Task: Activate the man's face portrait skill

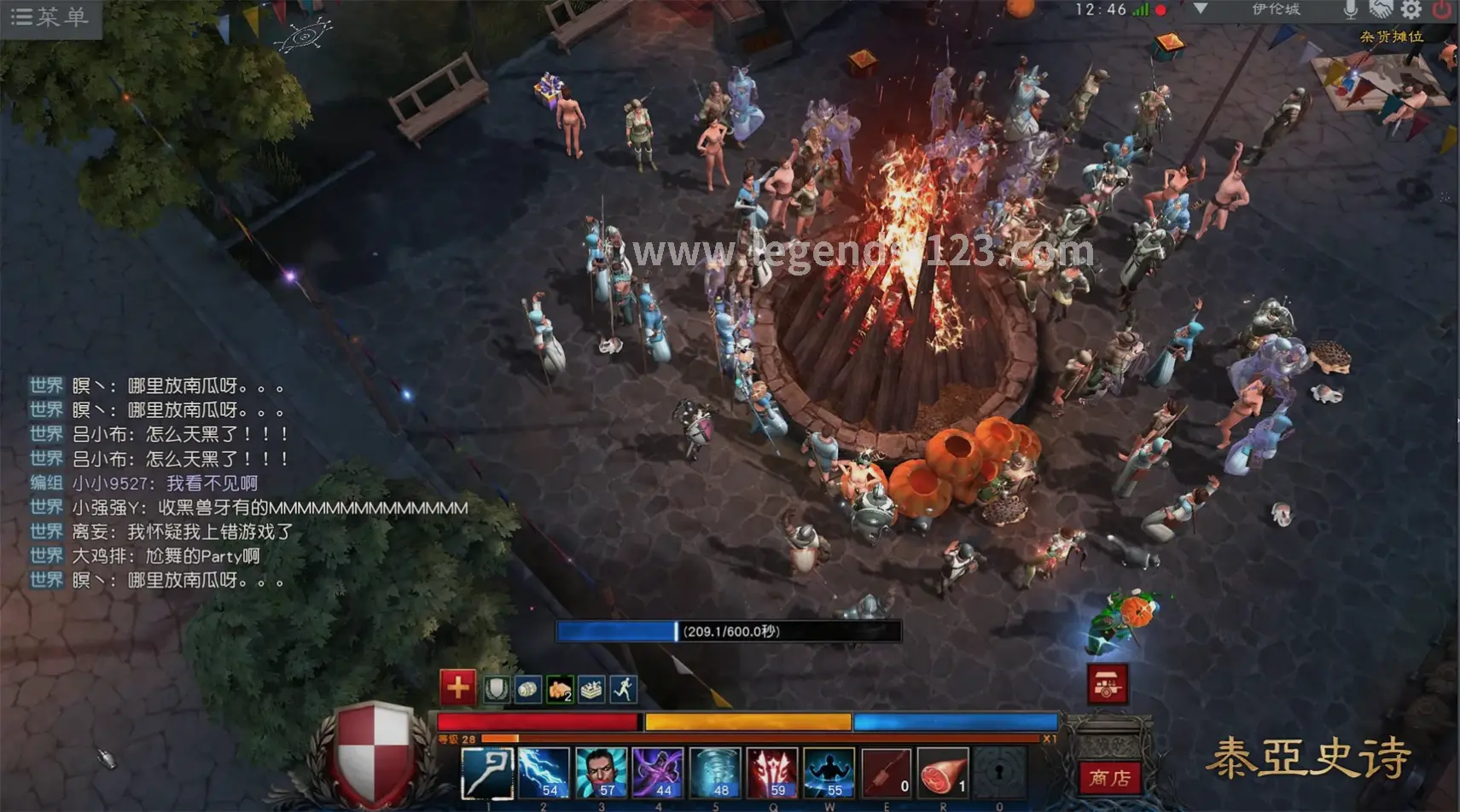Action: point(601,773)
